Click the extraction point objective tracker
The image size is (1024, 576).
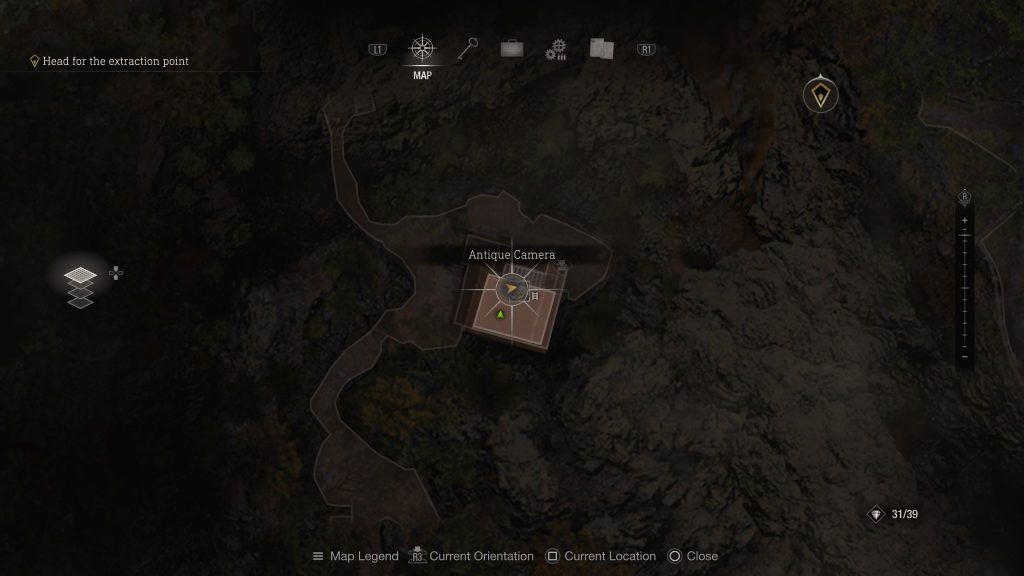(x=110, y=61)
